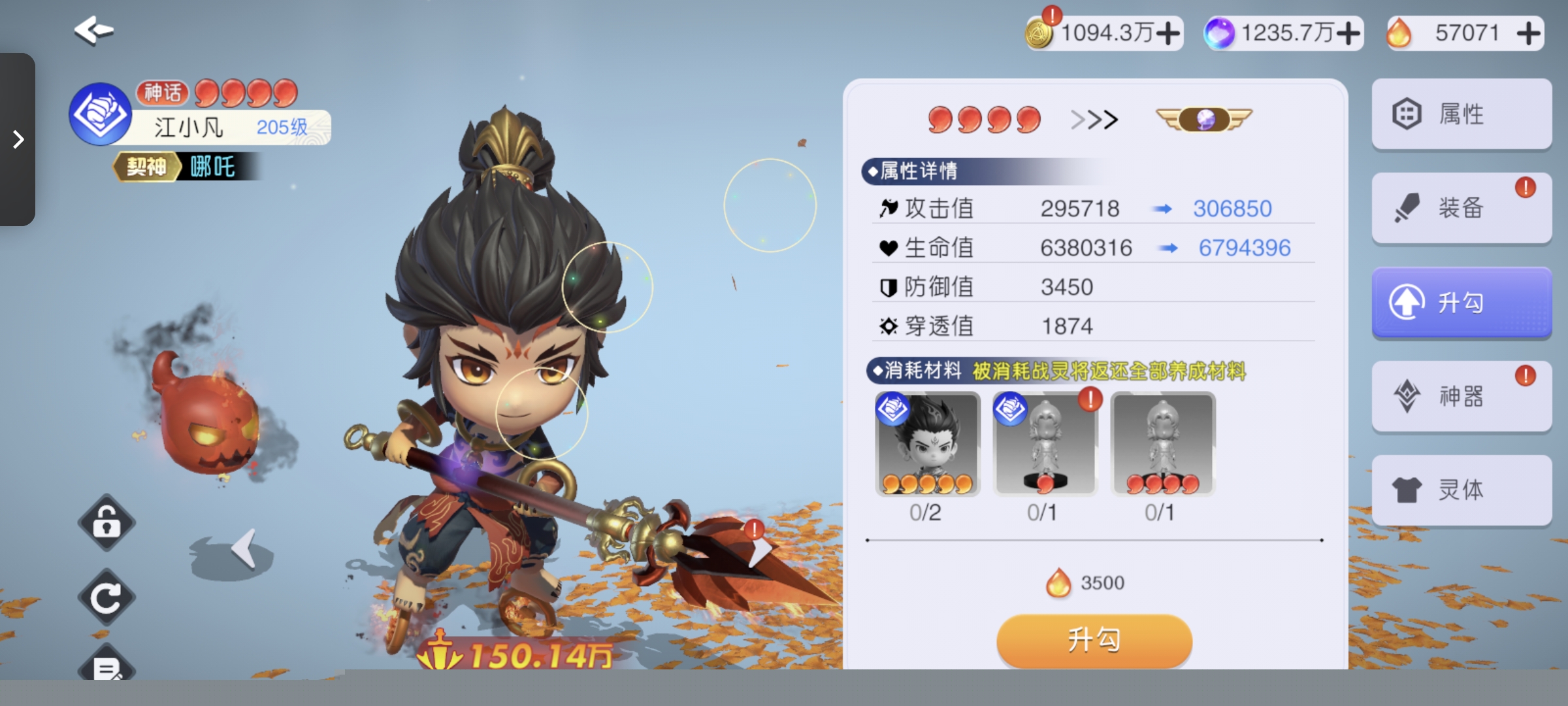Open the 神器 artifact panel
Viewport: 1568px width, 706px height.
coord(1462,395)
